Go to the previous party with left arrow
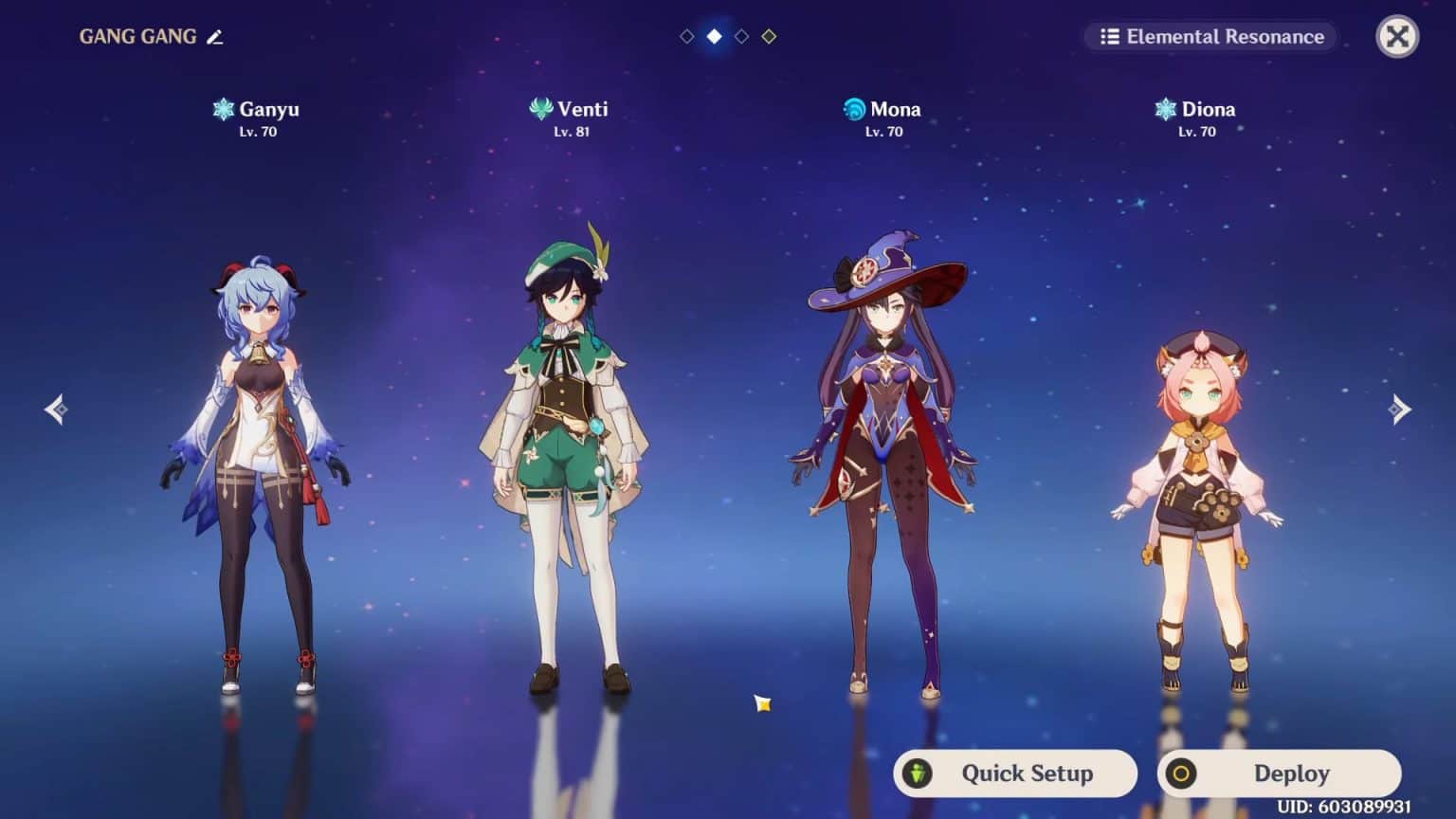This screenshot has height=819, width=1456. (56, 409)
